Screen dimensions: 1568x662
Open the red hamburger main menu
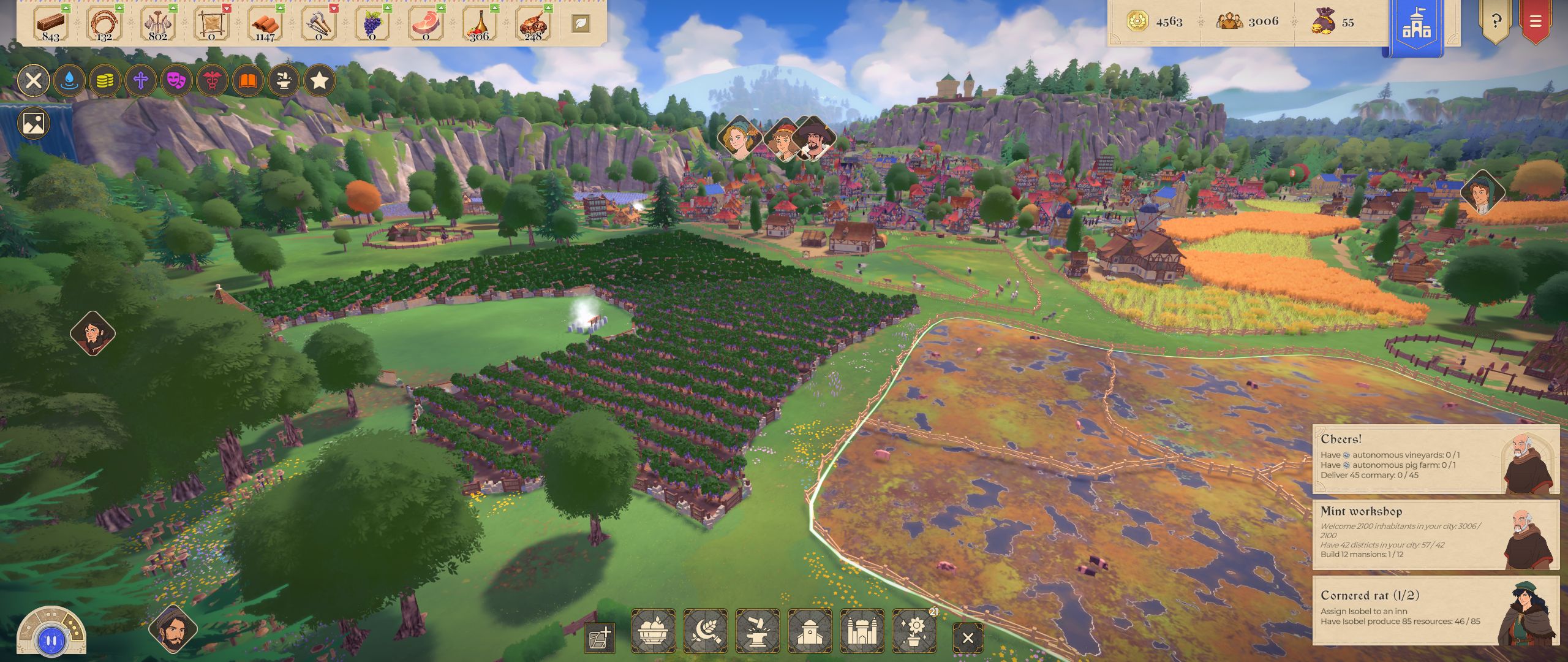point(1536,22)
